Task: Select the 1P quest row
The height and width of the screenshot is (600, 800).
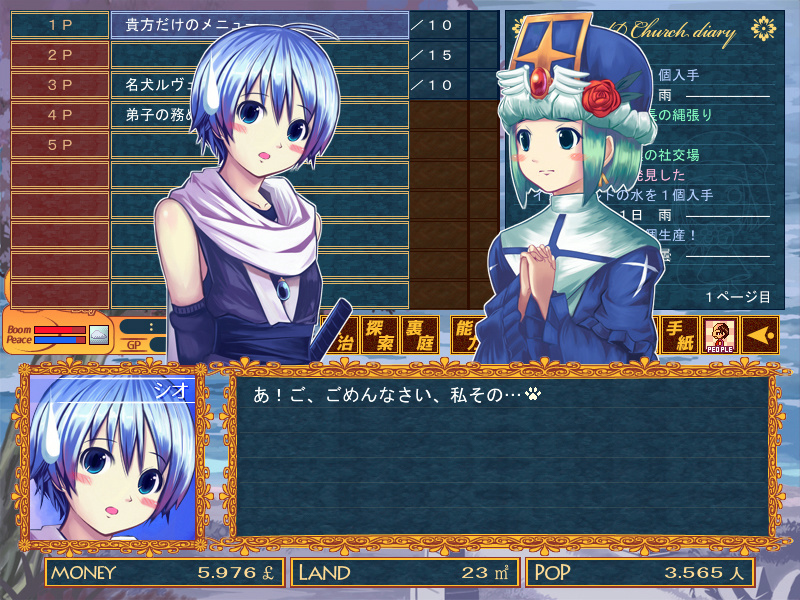Action: (x=60, y=25)
